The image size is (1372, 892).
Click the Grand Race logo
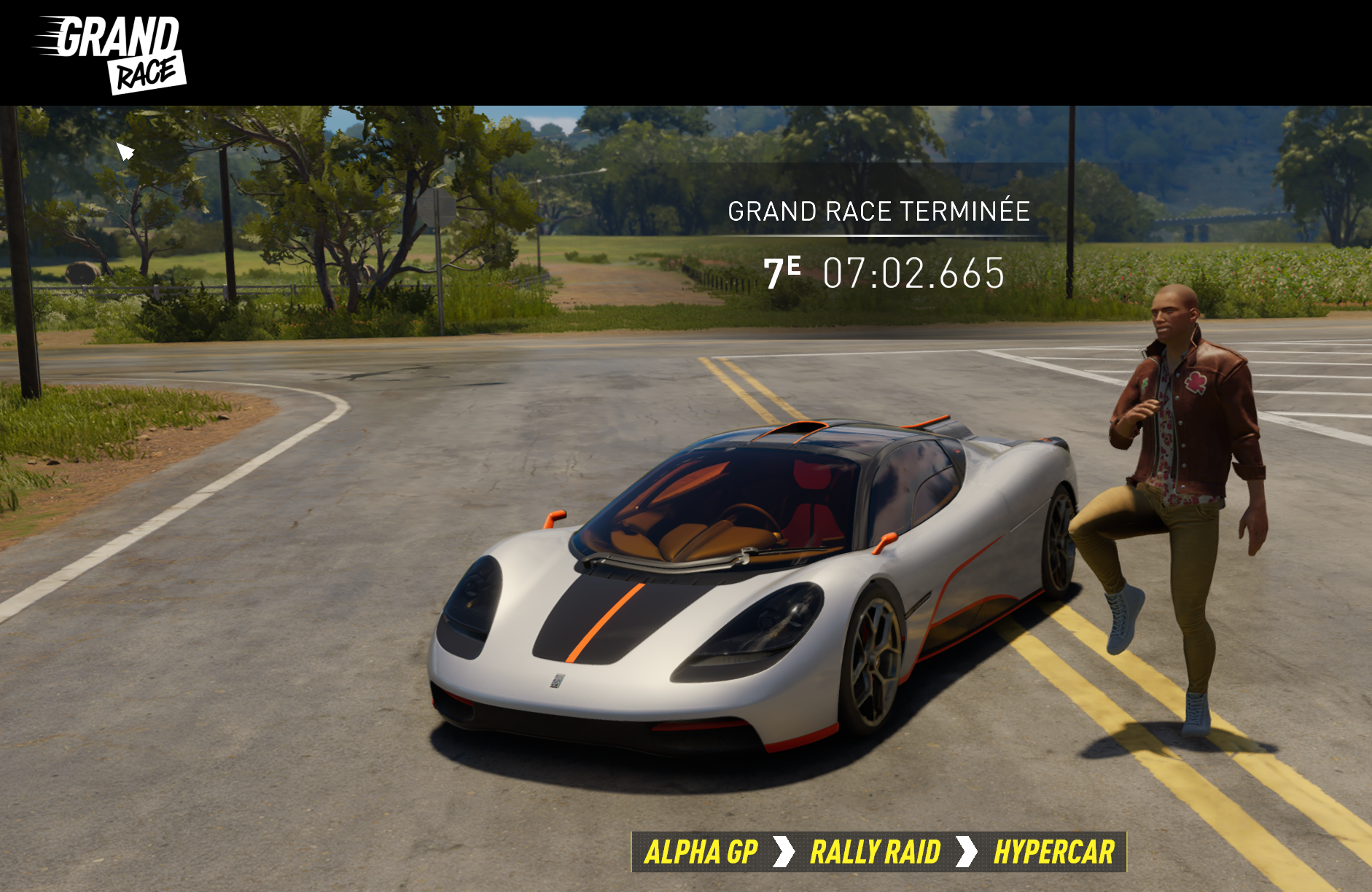pos(111,55)
